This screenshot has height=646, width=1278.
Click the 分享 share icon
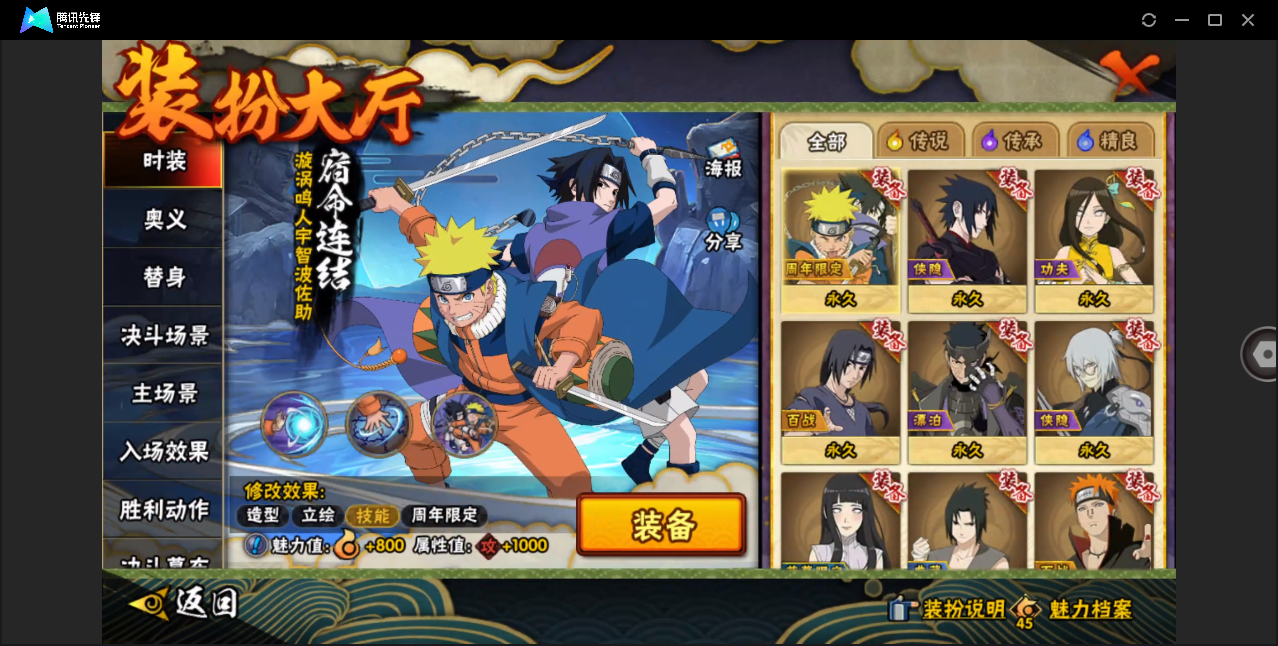coord(722,230)
